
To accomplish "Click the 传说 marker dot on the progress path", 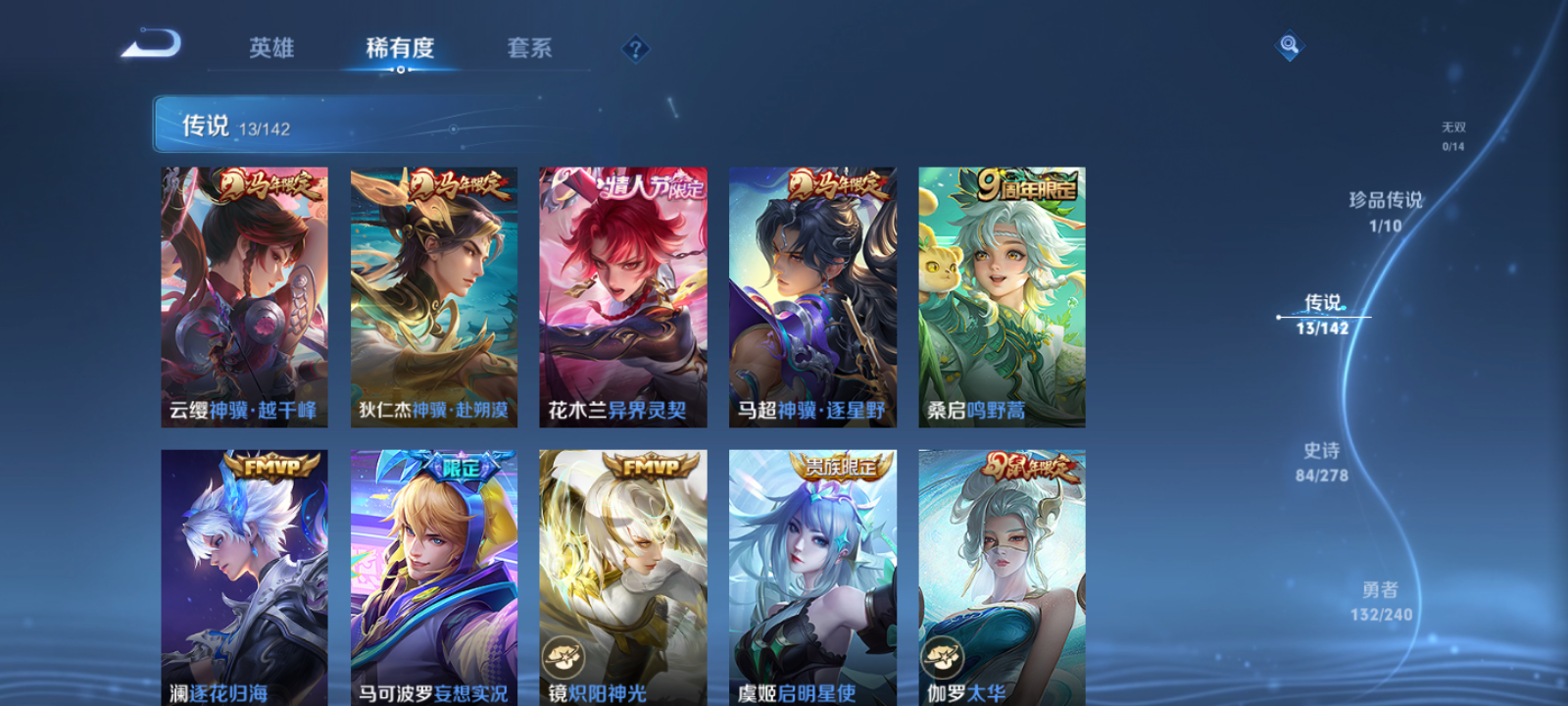I will tap(1279, 316).
